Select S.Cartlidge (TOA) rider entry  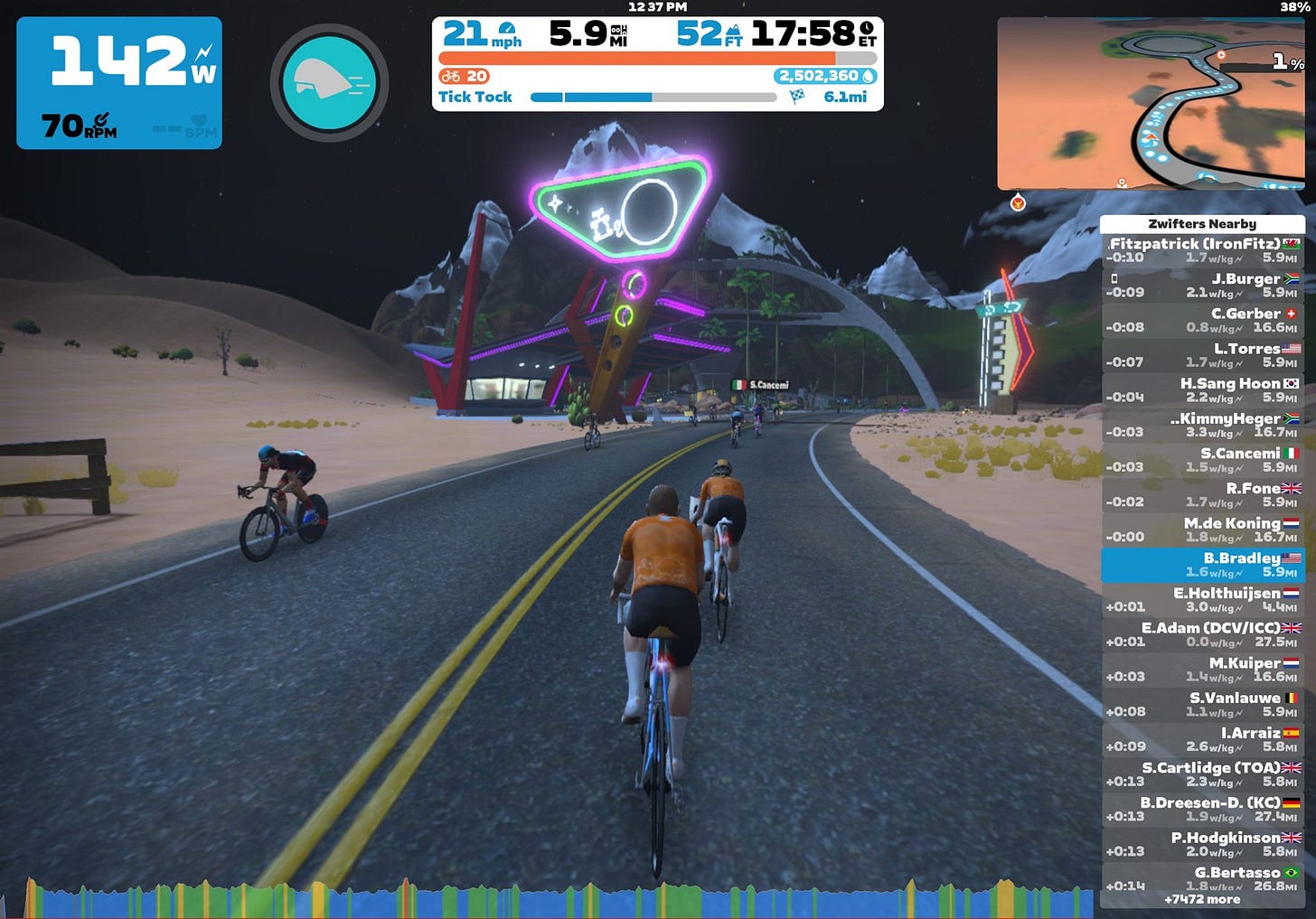point(1202,774)
